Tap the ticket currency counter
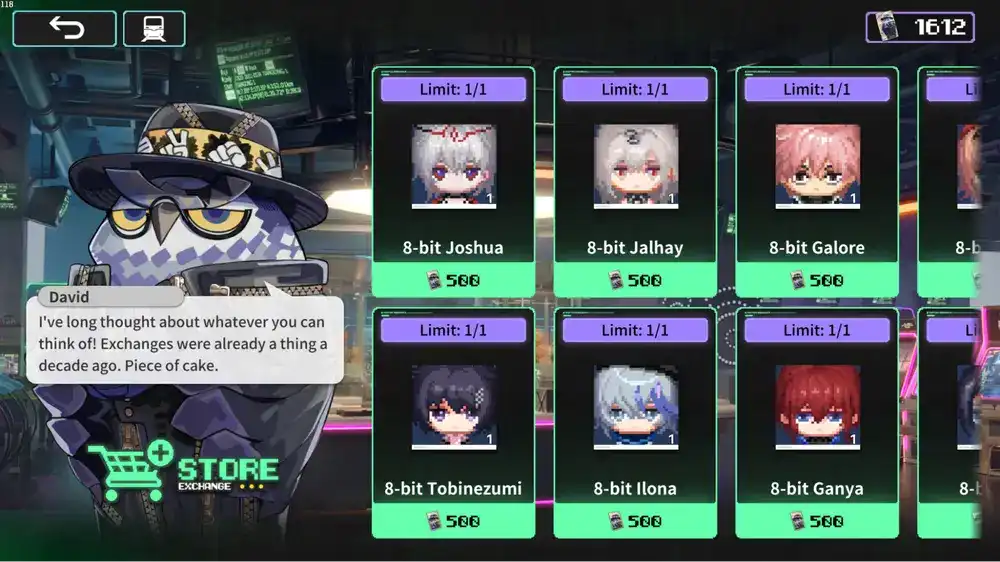 tap(920, 27)
